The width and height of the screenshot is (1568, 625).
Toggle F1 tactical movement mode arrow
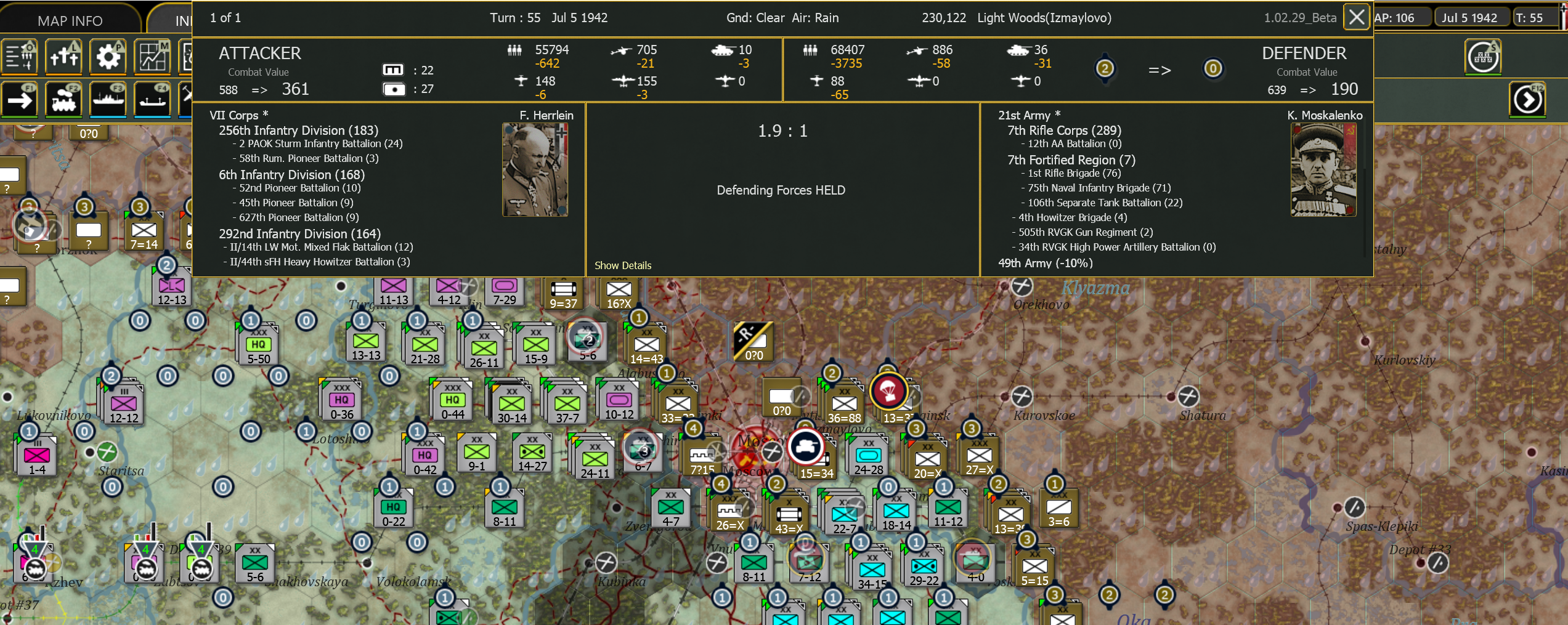click(x=20, y=99)
